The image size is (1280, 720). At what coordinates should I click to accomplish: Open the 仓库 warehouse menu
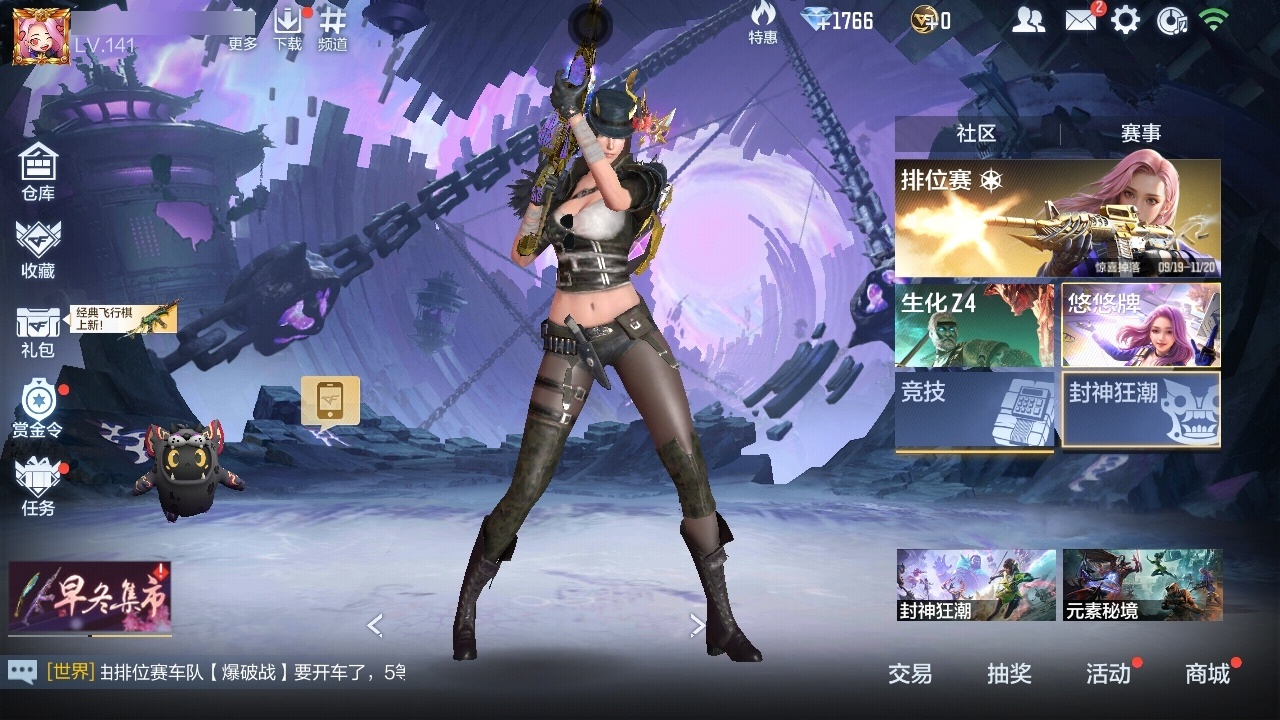(38, 171)
